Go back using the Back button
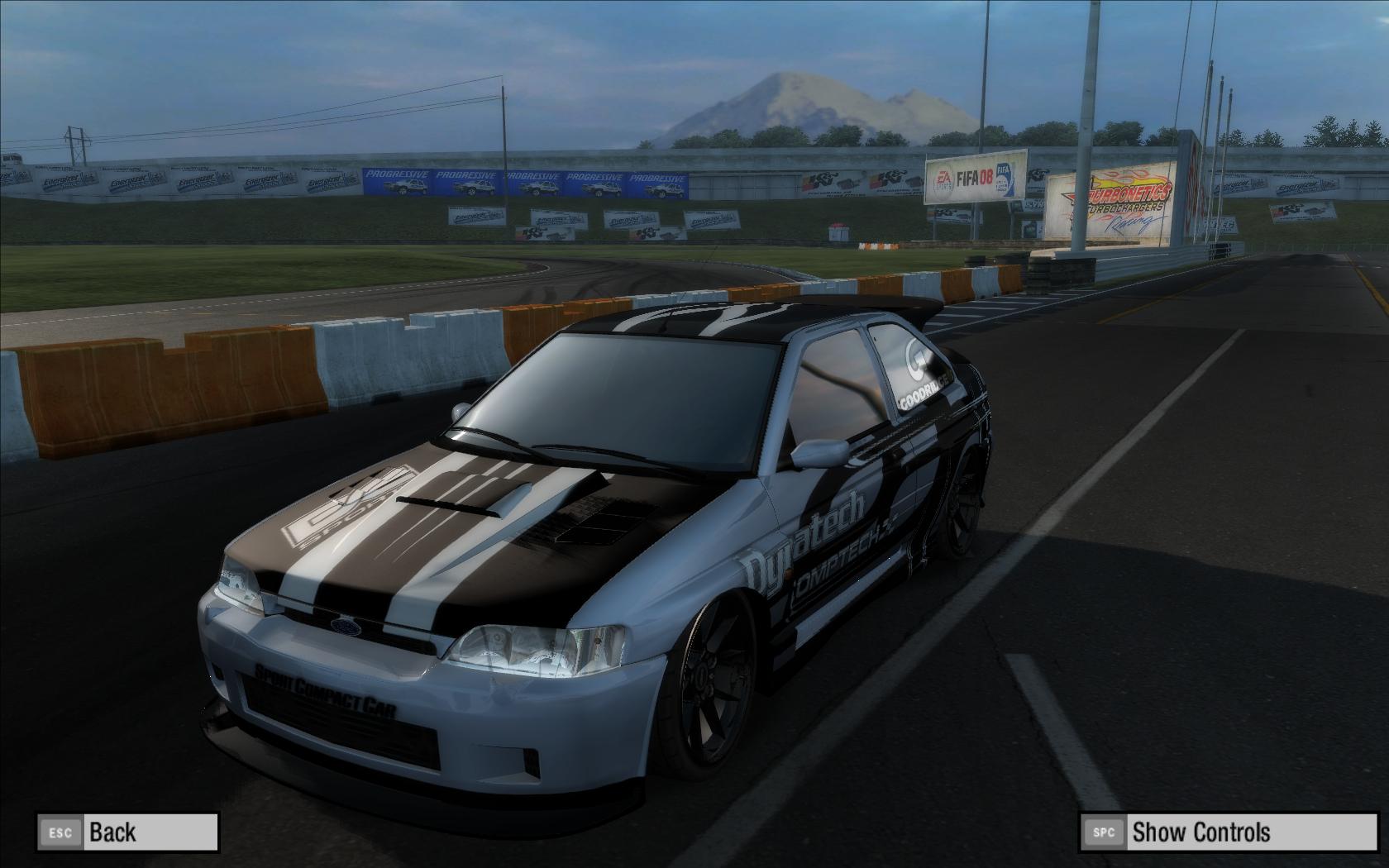 (x=127, y=832)
